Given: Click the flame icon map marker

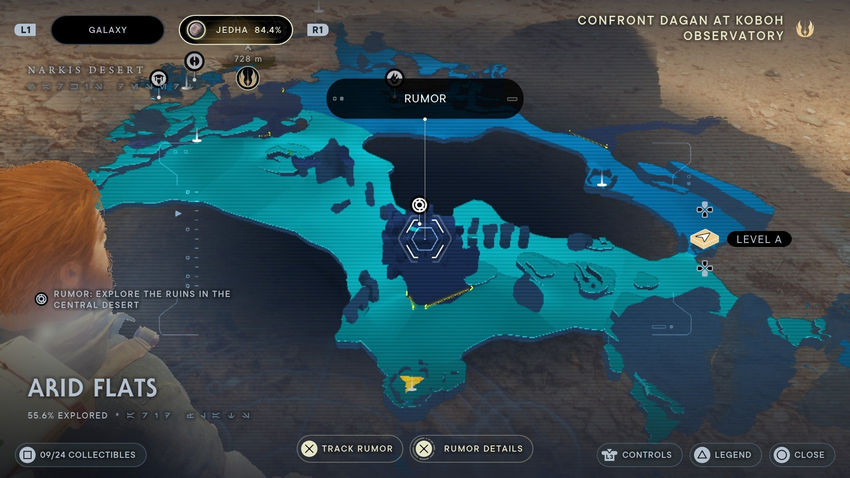Looking at the screenshot, I should pos(394,77).
